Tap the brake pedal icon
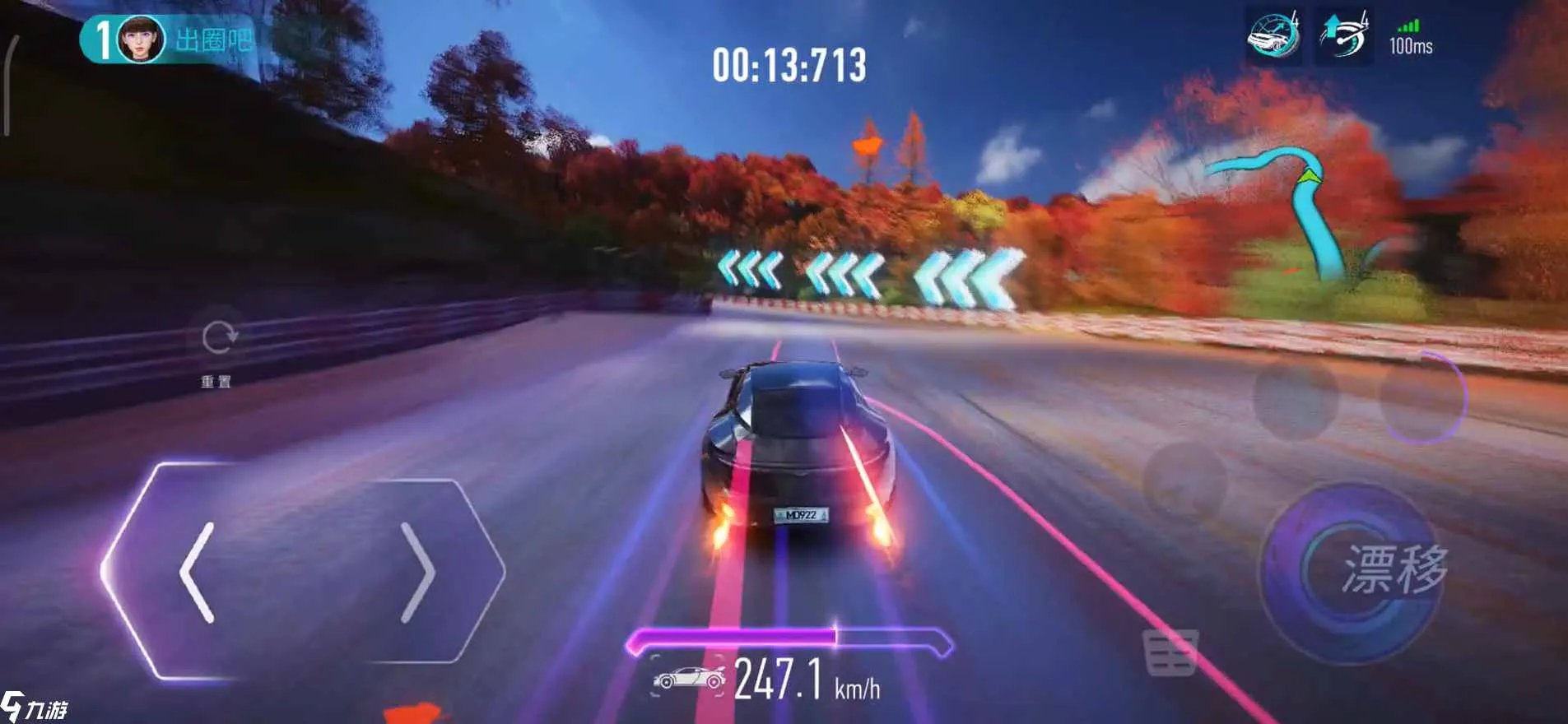Image resolution: width=1568 pixels, height=724 pixels. [x=1170, y=653]
